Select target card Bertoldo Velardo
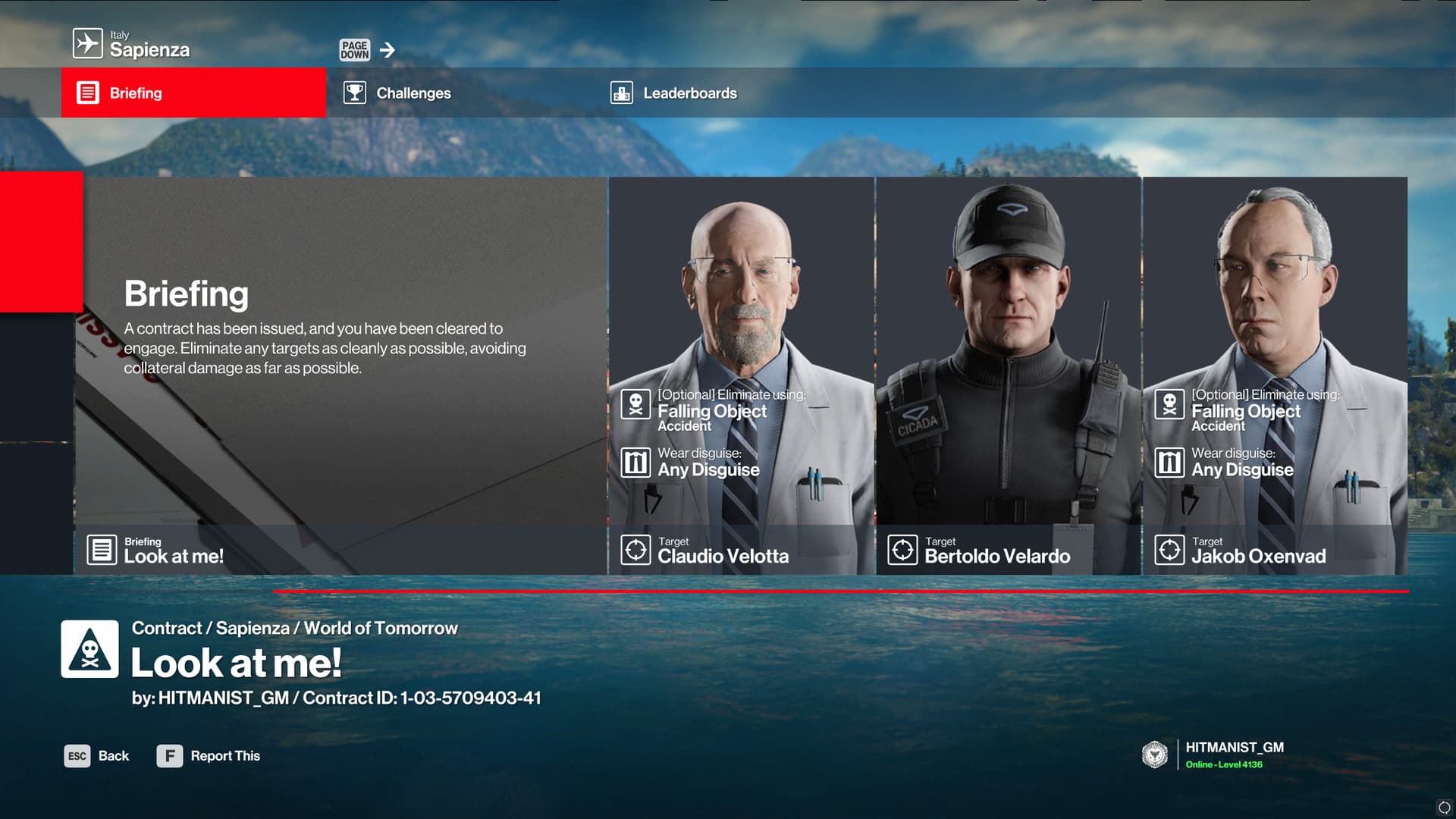The height and width of the screenshot is (819, 1456). pos(1009,375)
